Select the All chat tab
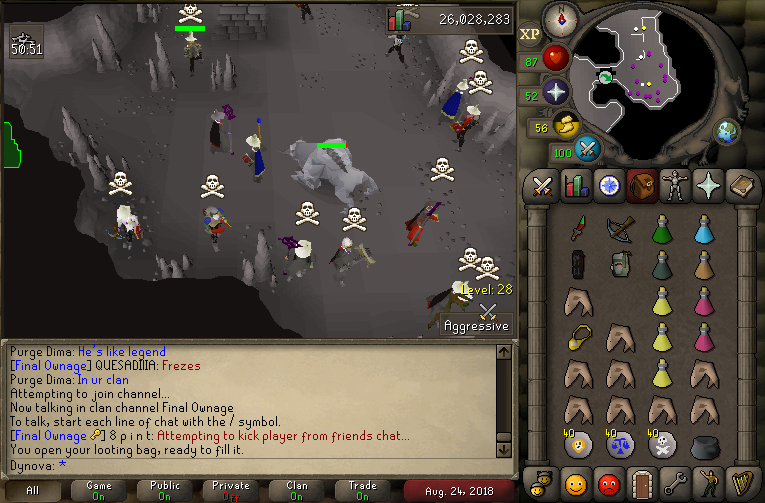Viewport: 765px width, 503px height. (x=33, y=491)
